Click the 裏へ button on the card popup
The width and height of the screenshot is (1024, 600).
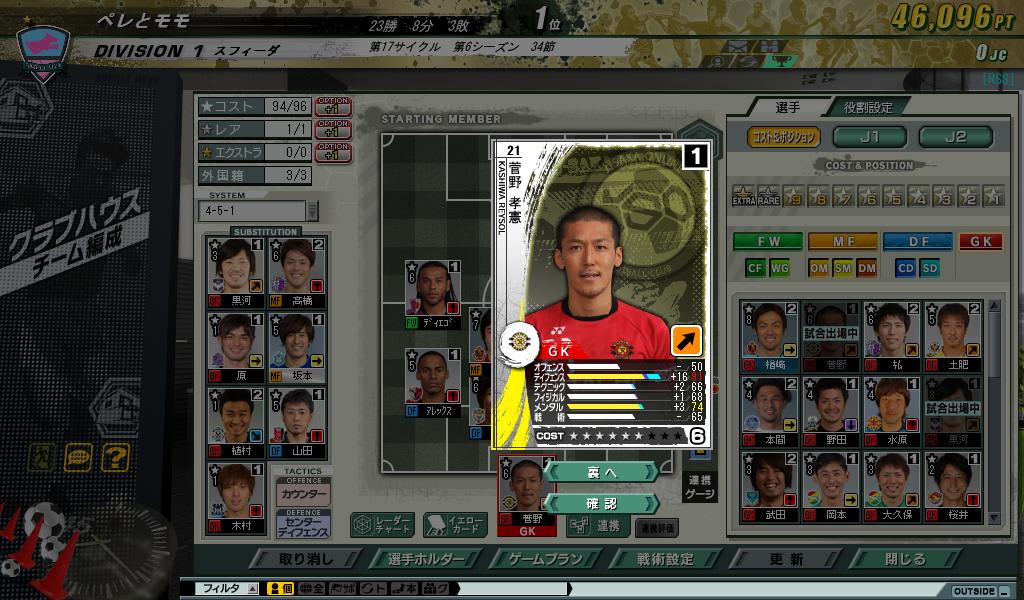602,472
